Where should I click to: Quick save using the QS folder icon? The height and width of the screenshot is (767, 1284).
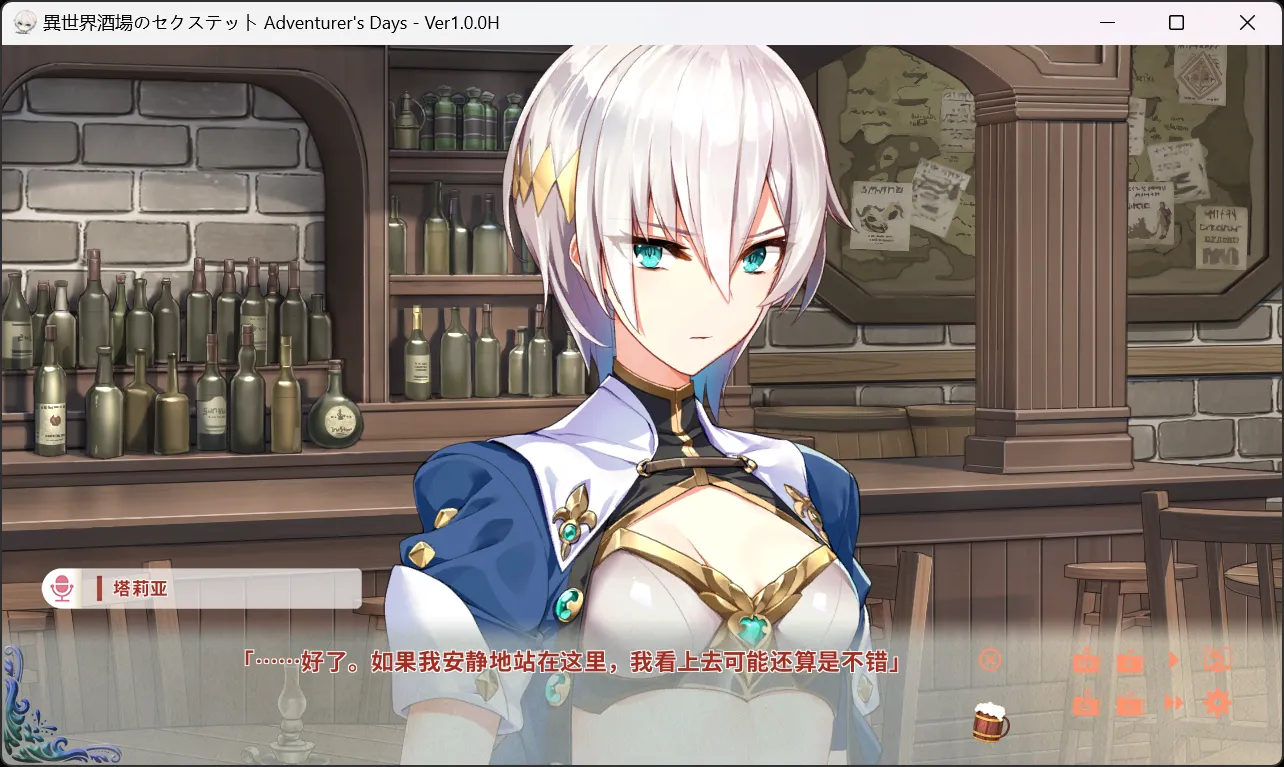(x=1086, y=662)
